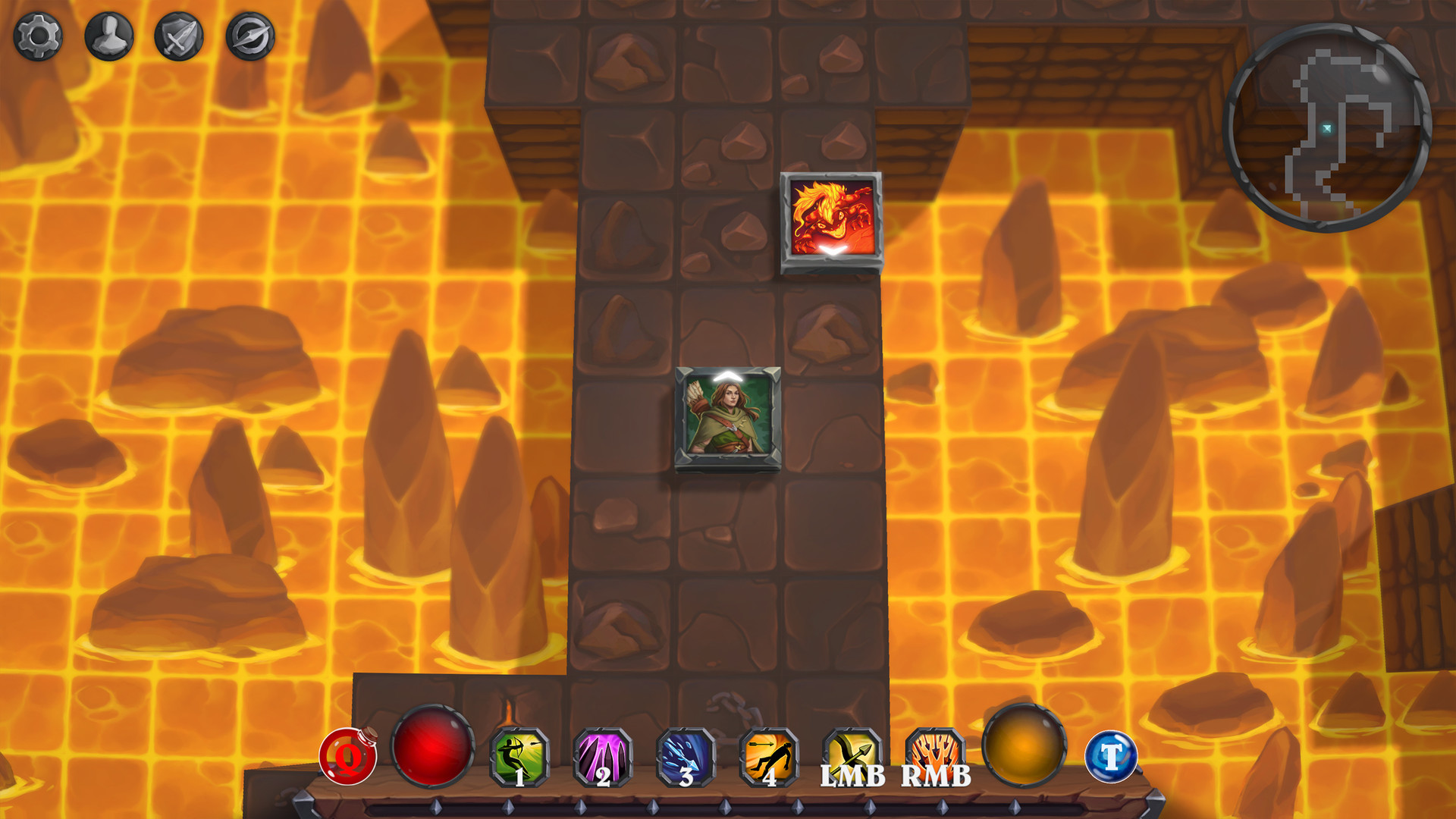Select the evasive roll ability in slot 4
The image size is (1456, 819).
click(768, 758)
